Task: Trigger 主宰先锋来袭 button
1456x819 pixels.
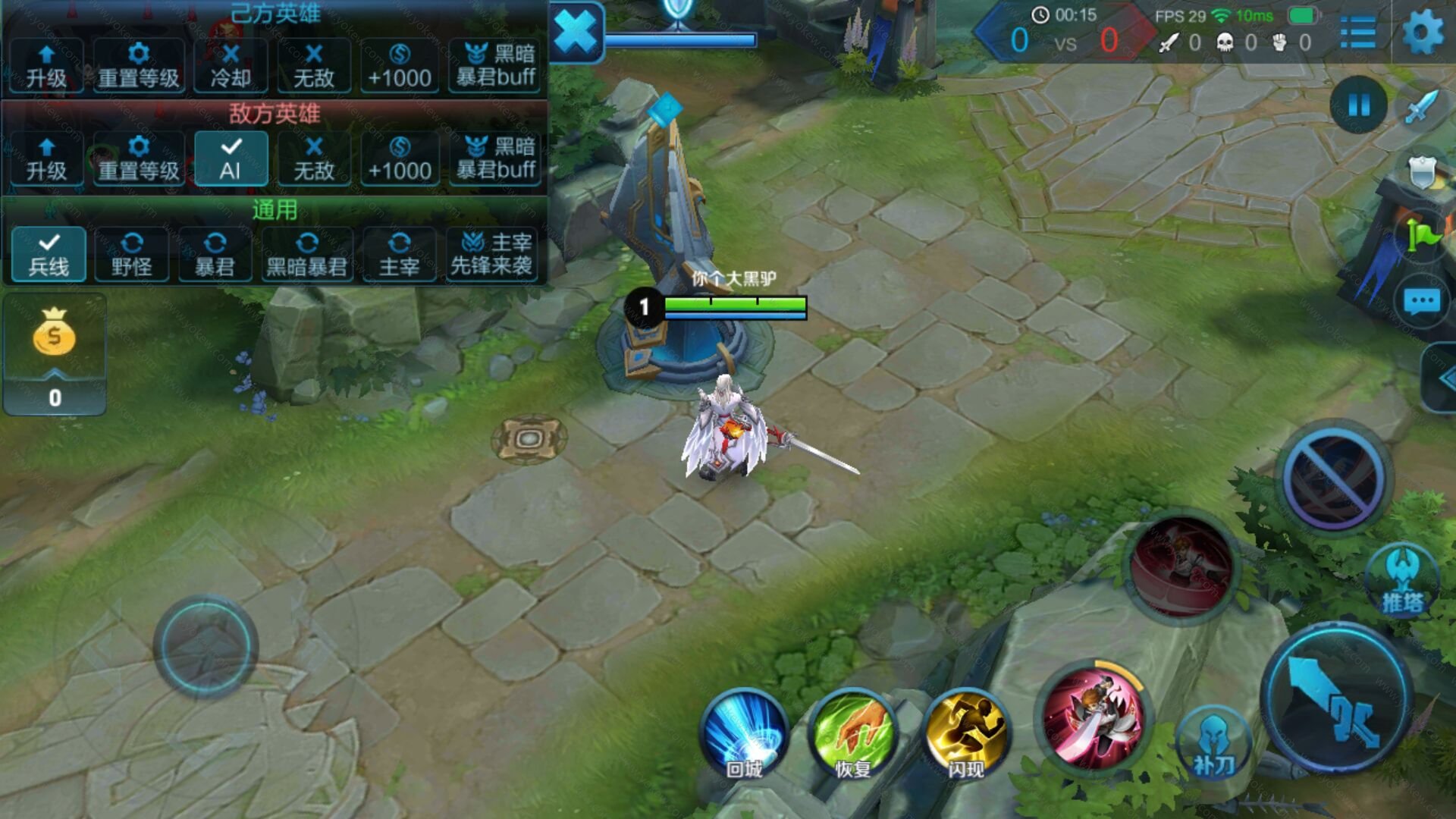Action: (491, 254)
